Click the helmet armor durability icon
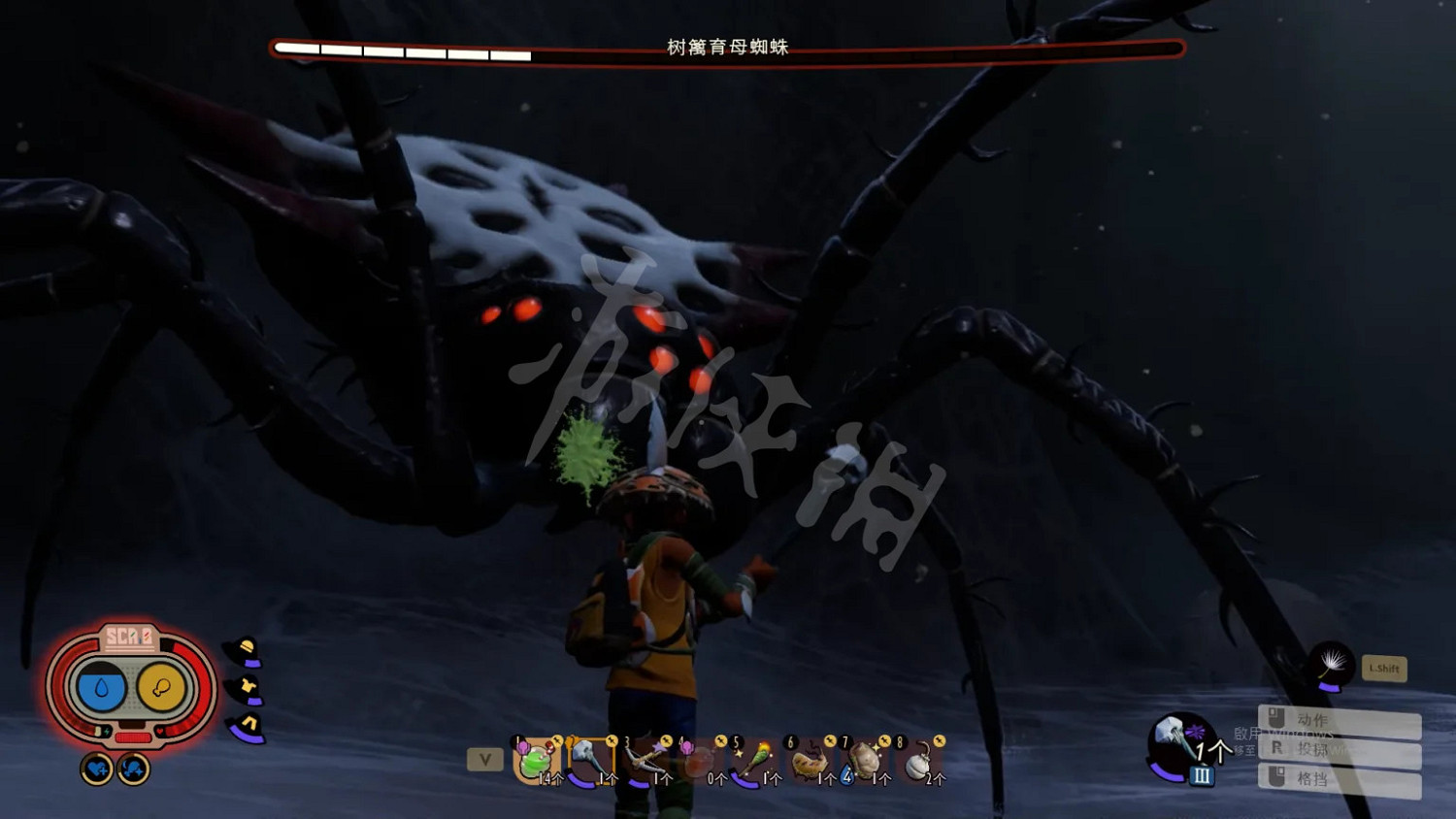This screenshot has height=819, width=1456. [x=246, y=651]
